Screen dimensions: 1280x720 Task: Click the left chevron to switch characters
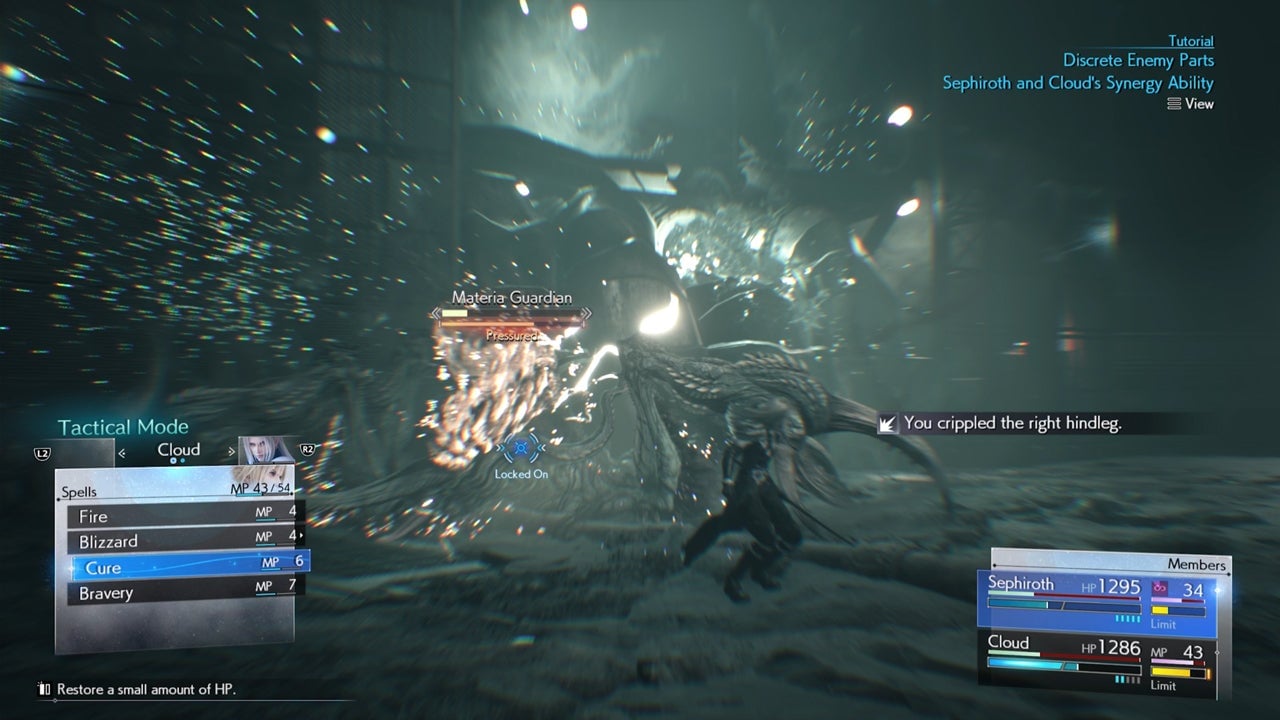[121, 452]
